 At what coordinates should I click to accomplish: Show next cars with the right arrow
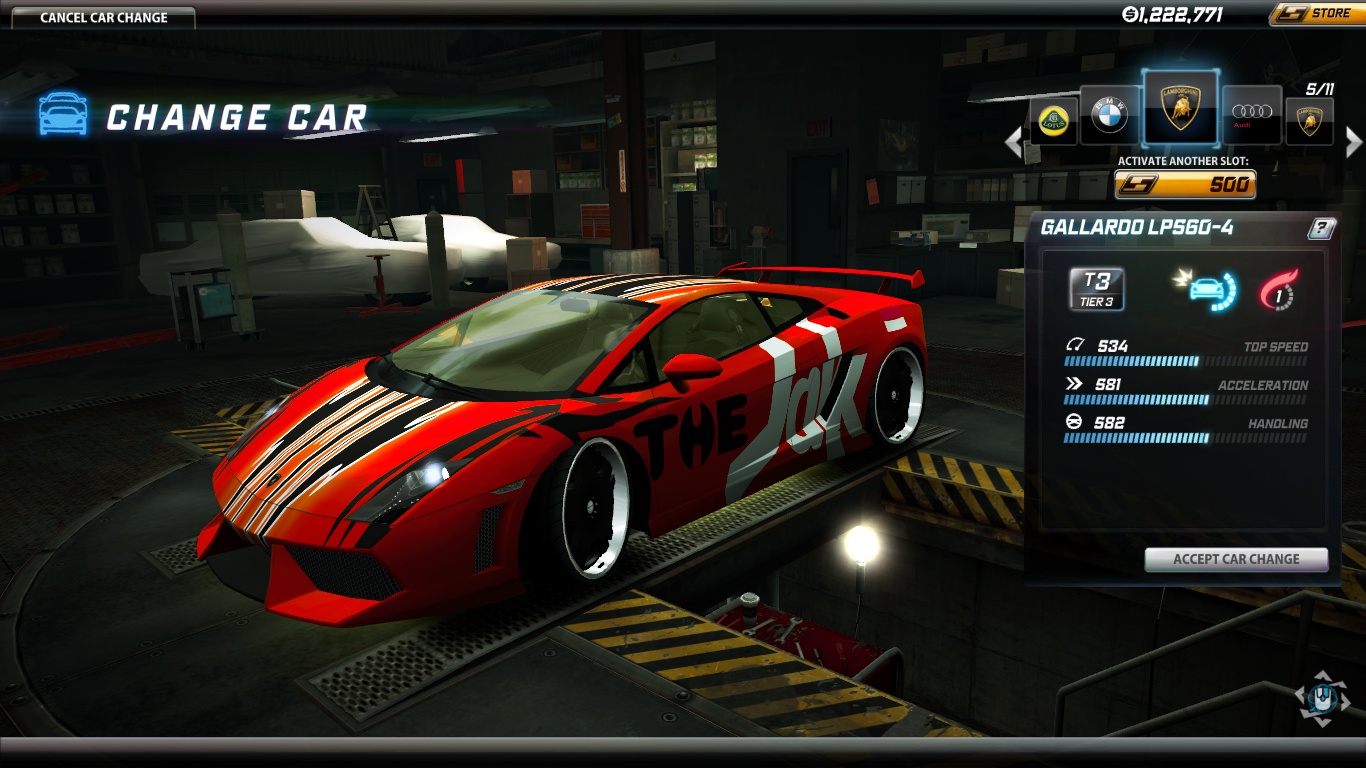1354,143
